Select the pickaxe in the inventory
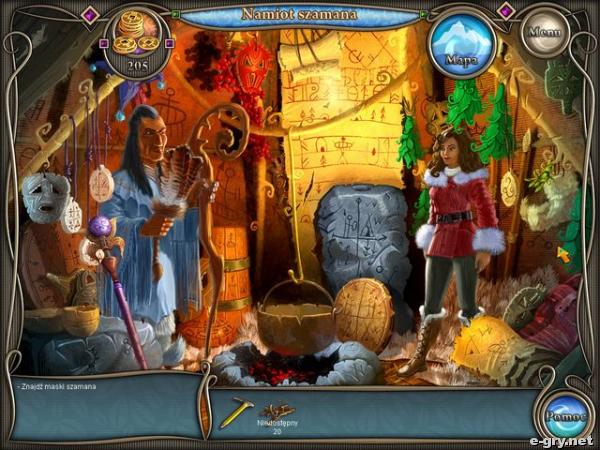The width and height of the screenshot is (600, 450). (x=236, y=412)
